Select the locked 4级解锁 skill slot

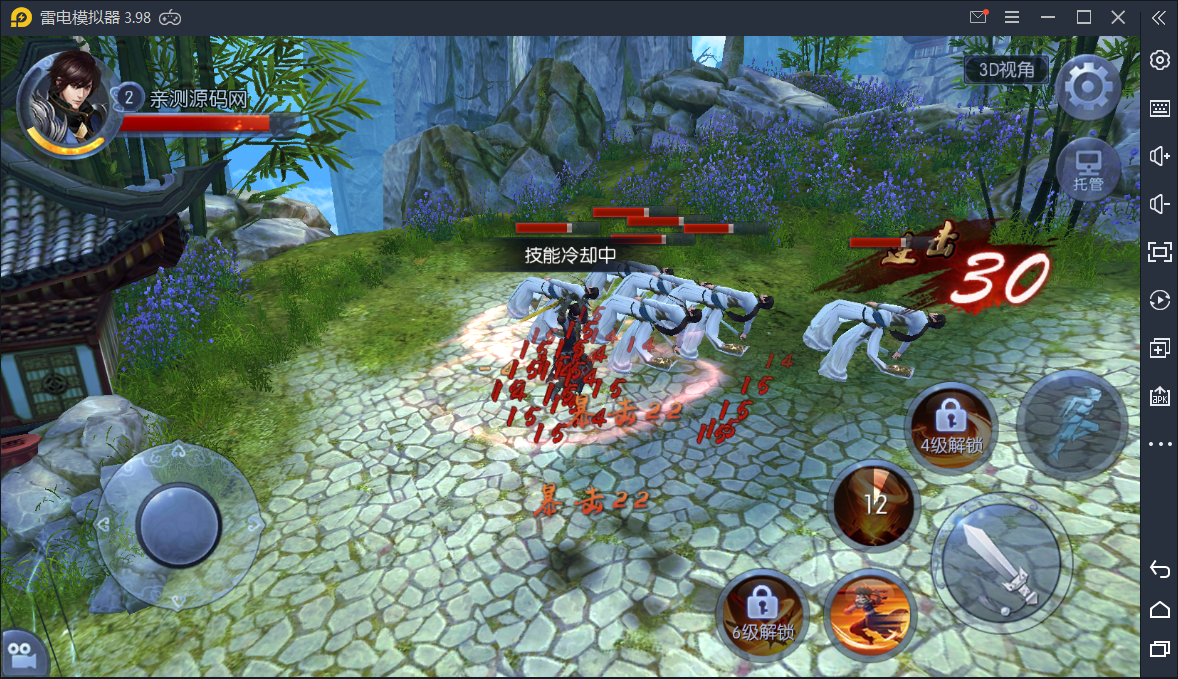(950, 425)
